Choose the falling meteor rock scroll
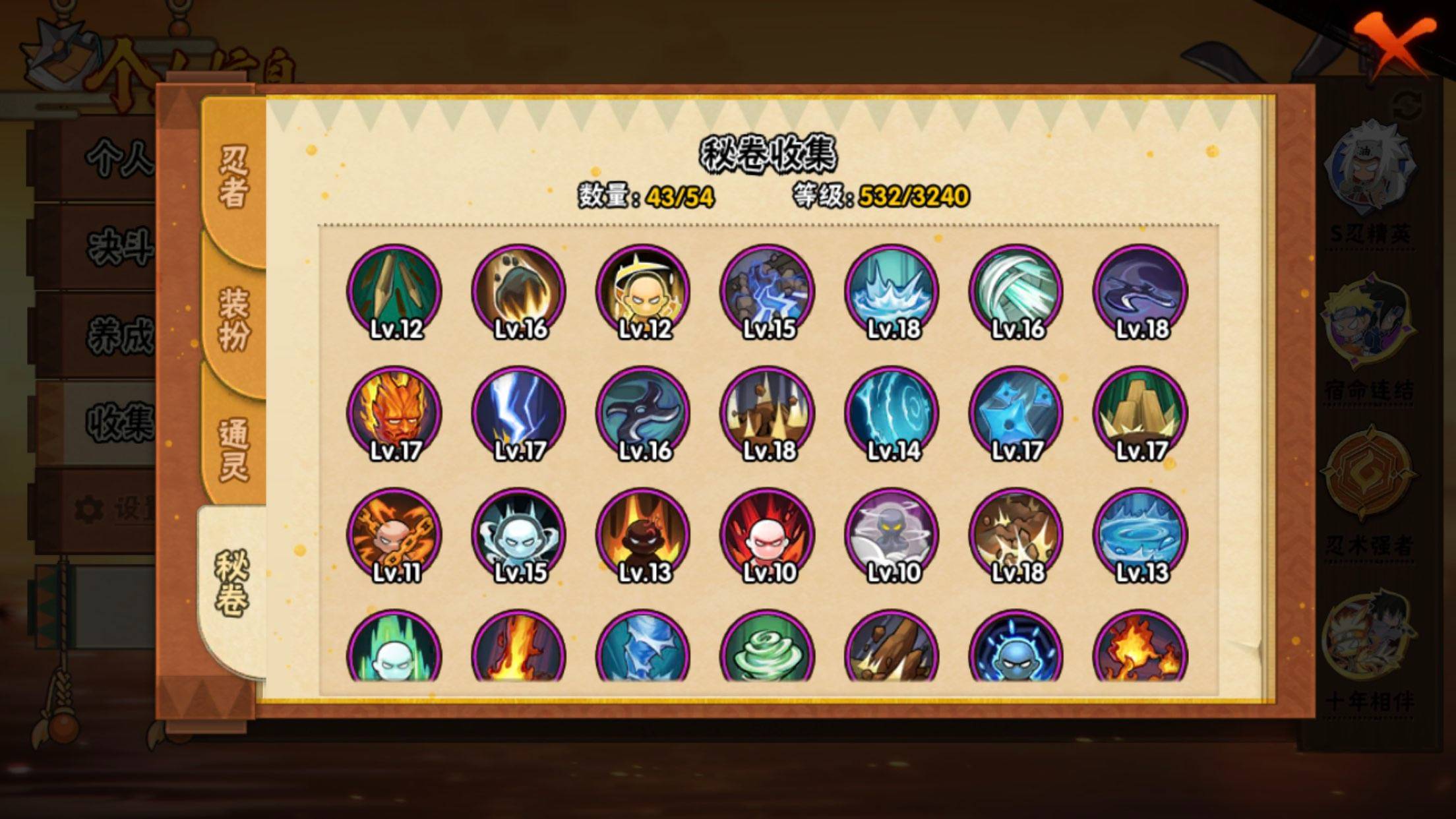Image resolution: width=1456 pixels, height=819 pixels. 519,291
